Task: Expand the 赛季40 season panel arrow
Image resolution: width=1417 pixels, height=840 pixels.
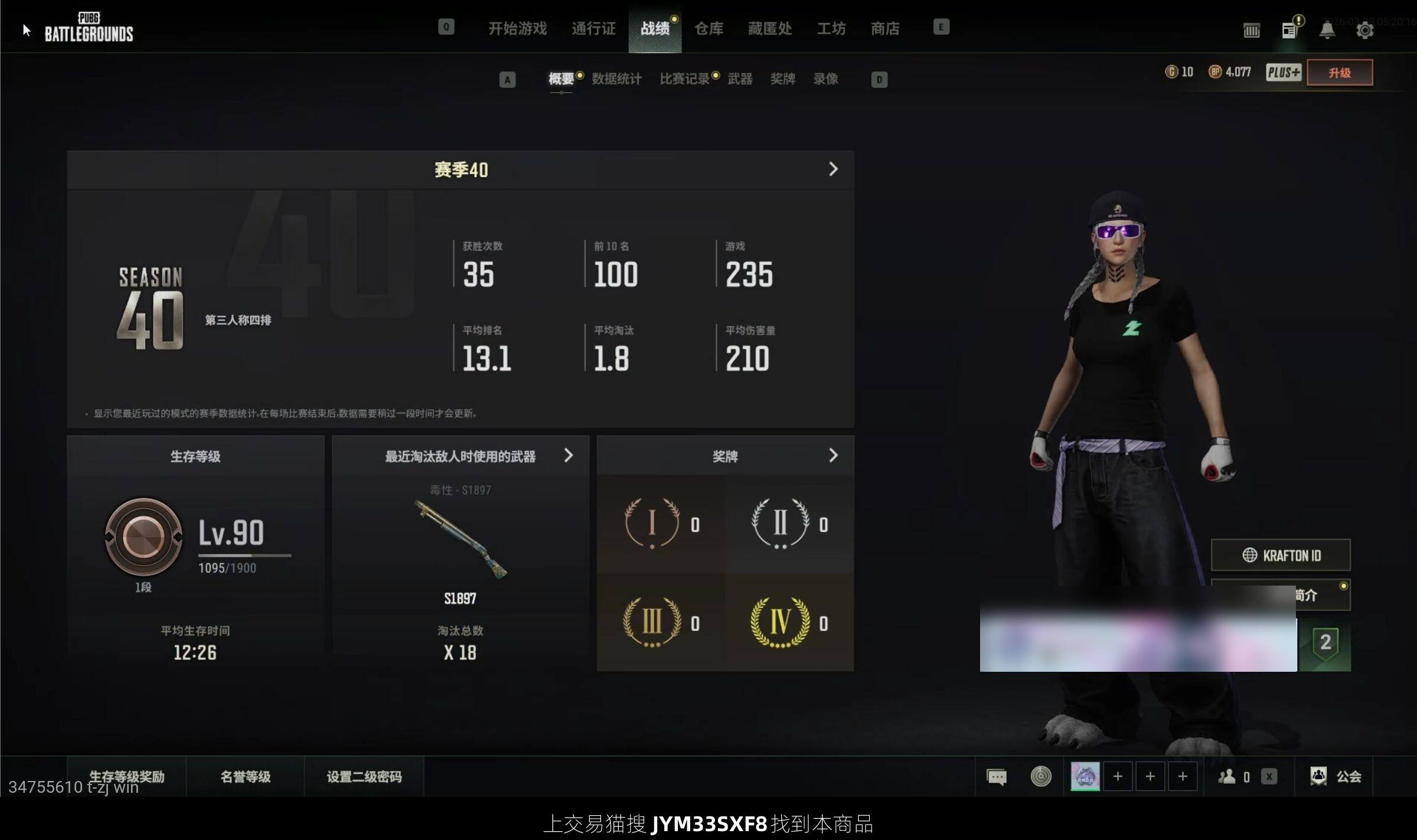Action: 833,169
